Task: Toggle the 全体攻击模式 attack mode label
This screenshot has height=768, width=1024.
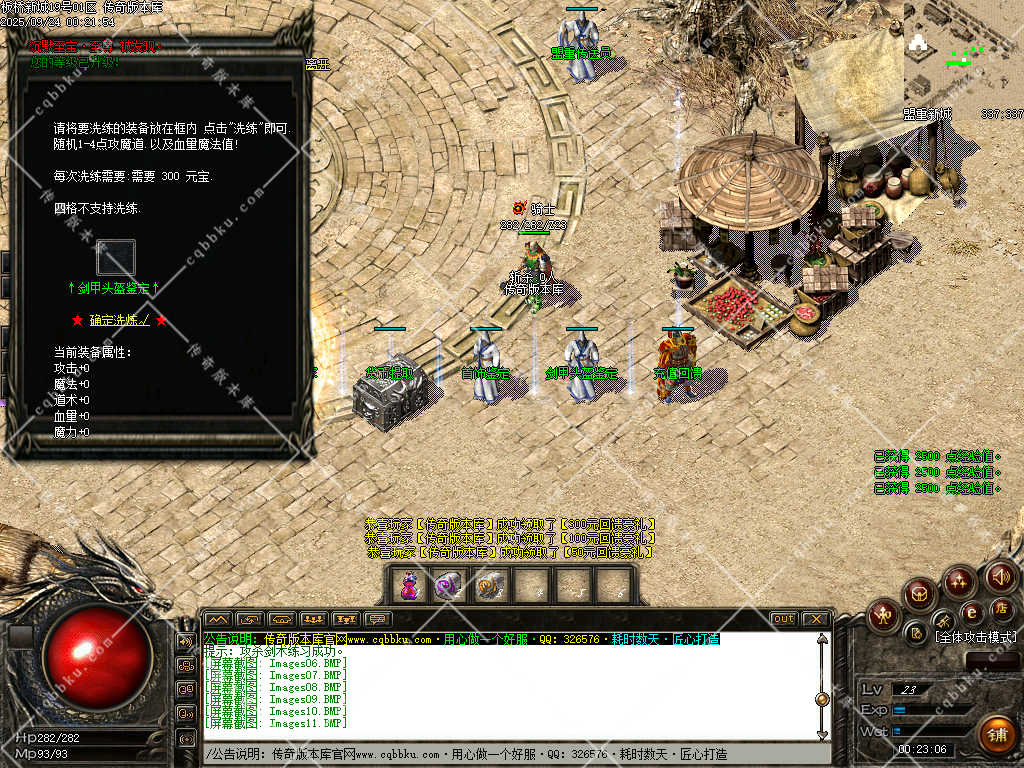Action: 975,637
